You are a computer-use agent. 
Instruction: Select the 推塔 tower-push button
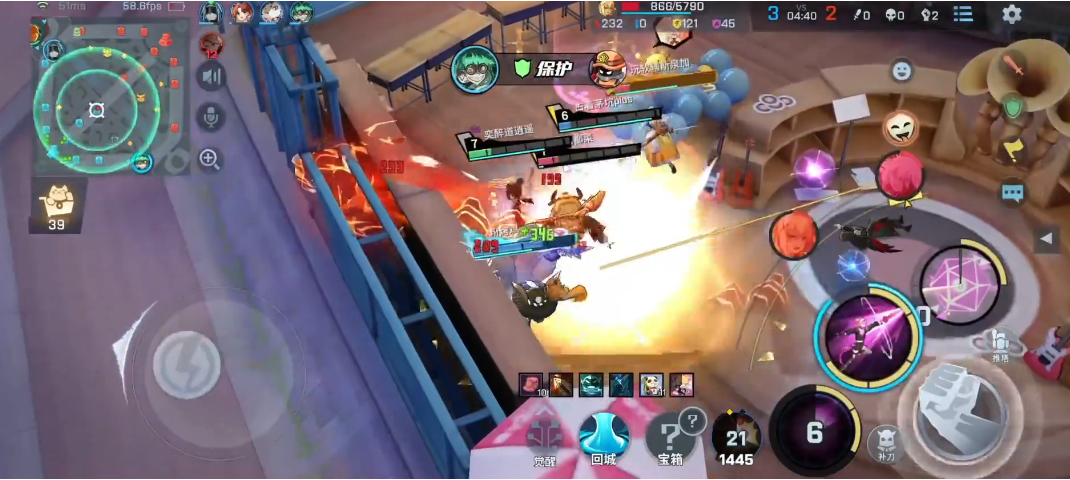[x=1000, y=344]
